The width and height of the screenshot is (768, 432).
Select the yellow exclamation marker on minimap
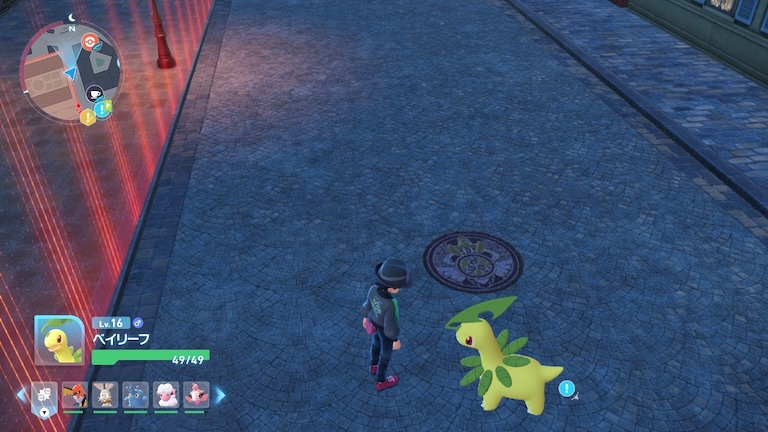coord(87,117)
